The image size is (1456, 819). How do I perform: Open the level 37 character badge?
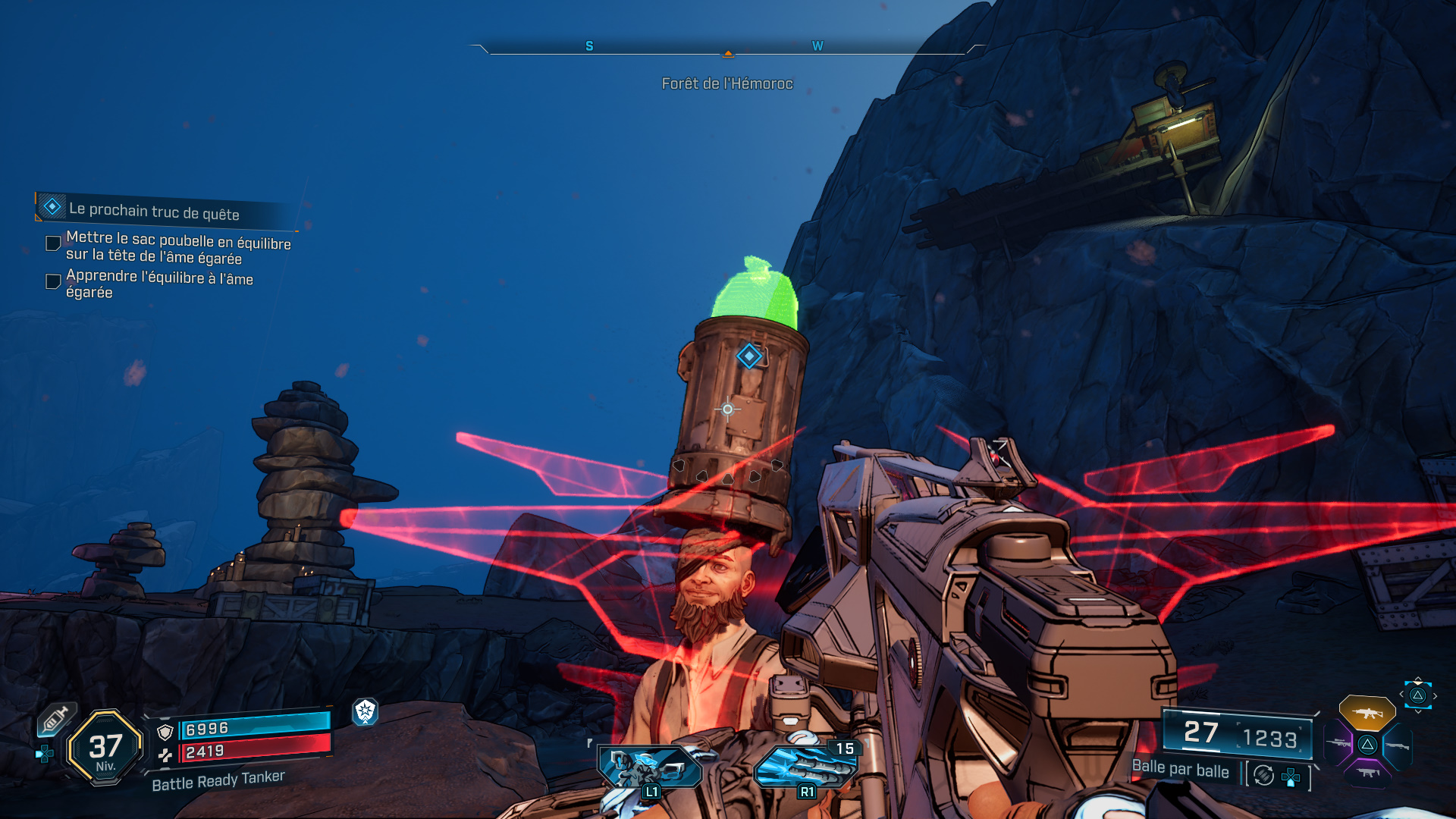[105, 748]
